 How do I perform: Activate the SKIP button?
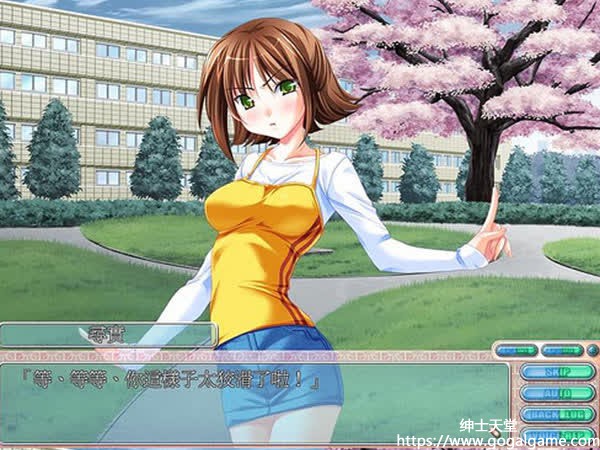coord(556,372)
